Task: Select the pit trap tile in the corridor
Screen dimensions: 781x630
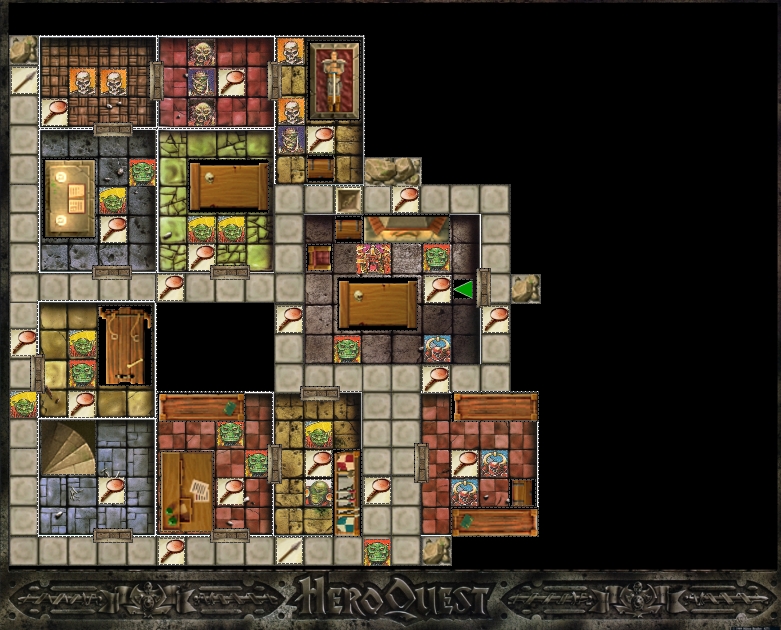Action: (x=348, y=200)
